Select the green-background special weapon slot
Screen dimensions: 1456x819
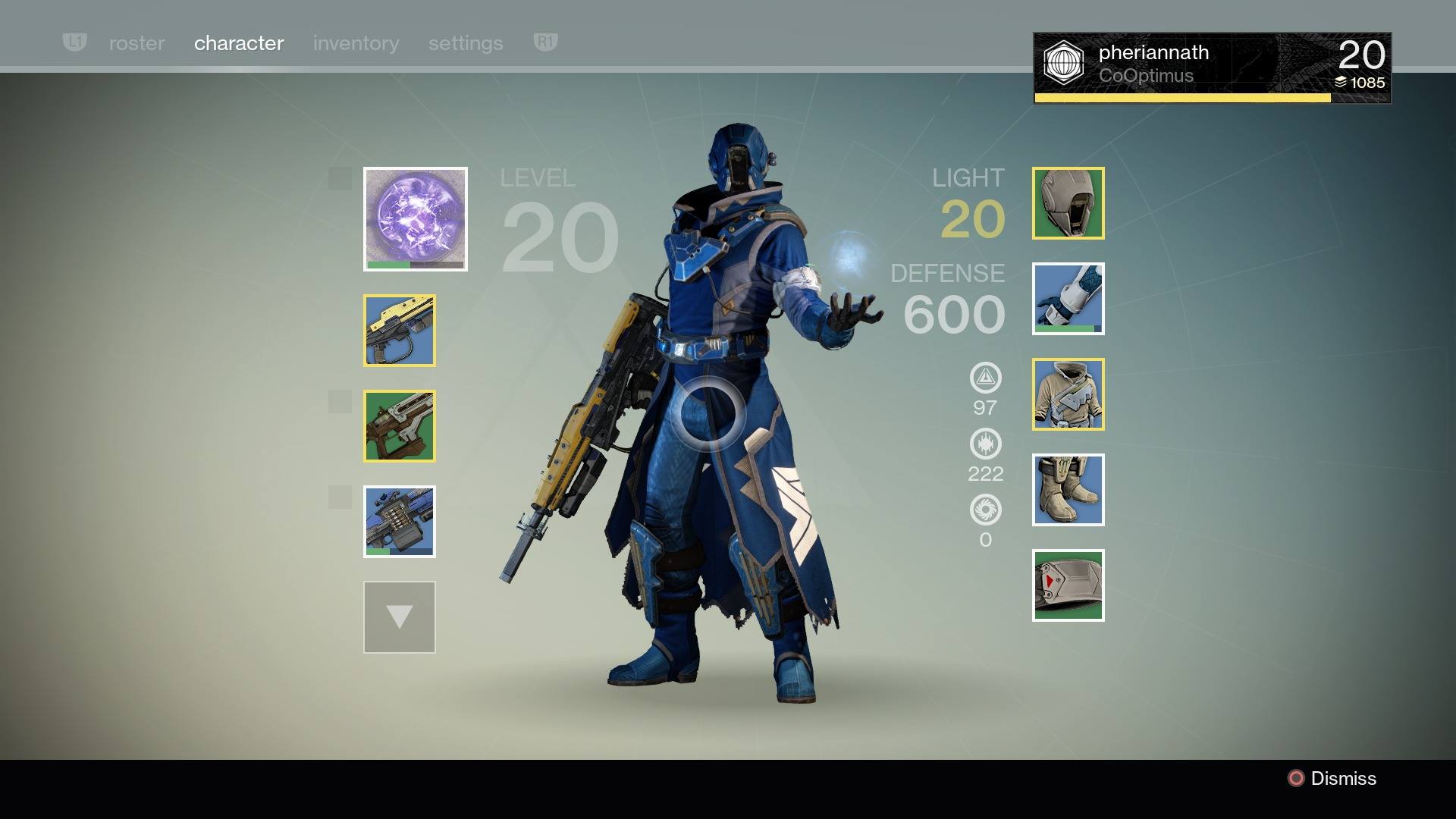tap(400, 426)
